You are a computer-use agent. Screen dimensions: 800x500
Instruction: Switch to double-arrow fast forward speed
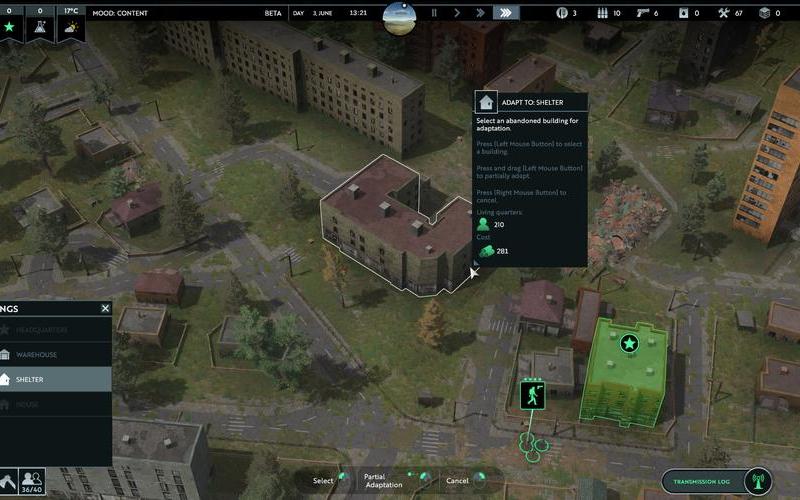click(480, 13)
